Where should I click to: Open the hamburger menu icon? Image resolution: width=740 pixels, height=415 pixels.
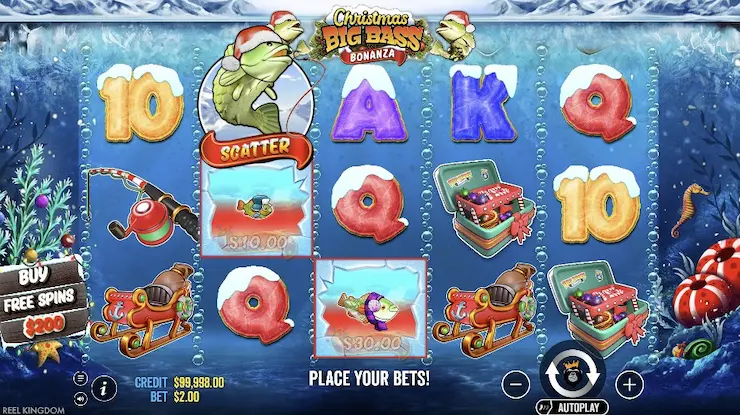pos(81,378)
